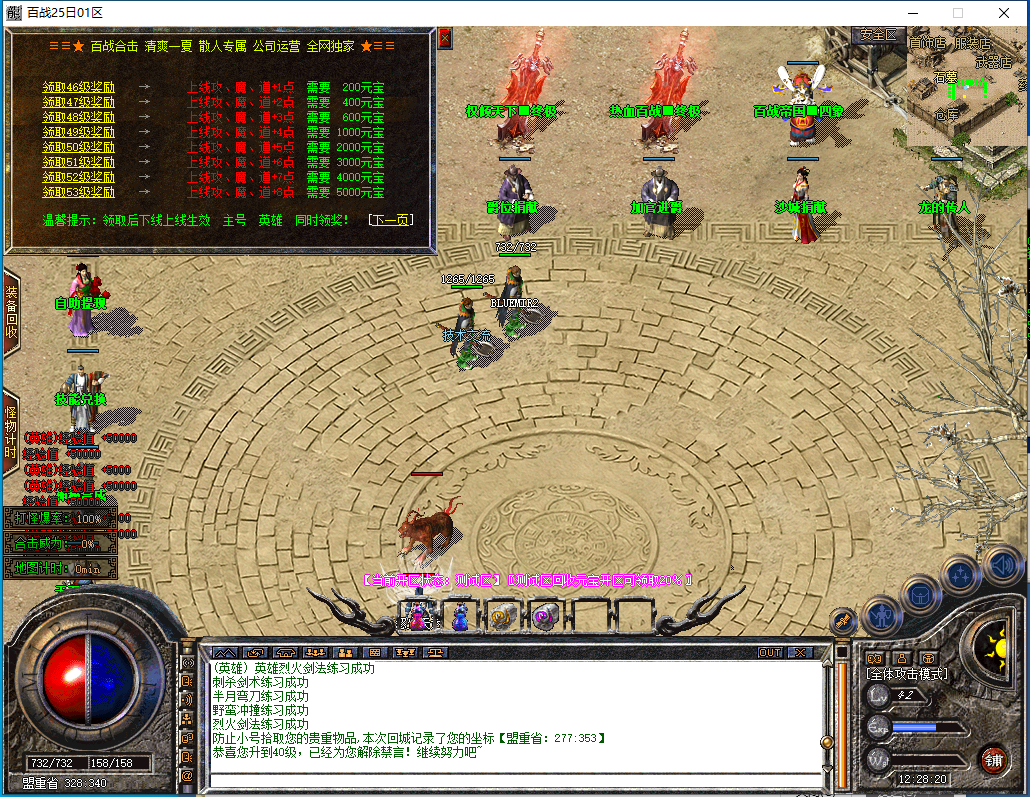1030x797 pixels.
Task: Go to next page via 下一页
Action: click(390, 220)
